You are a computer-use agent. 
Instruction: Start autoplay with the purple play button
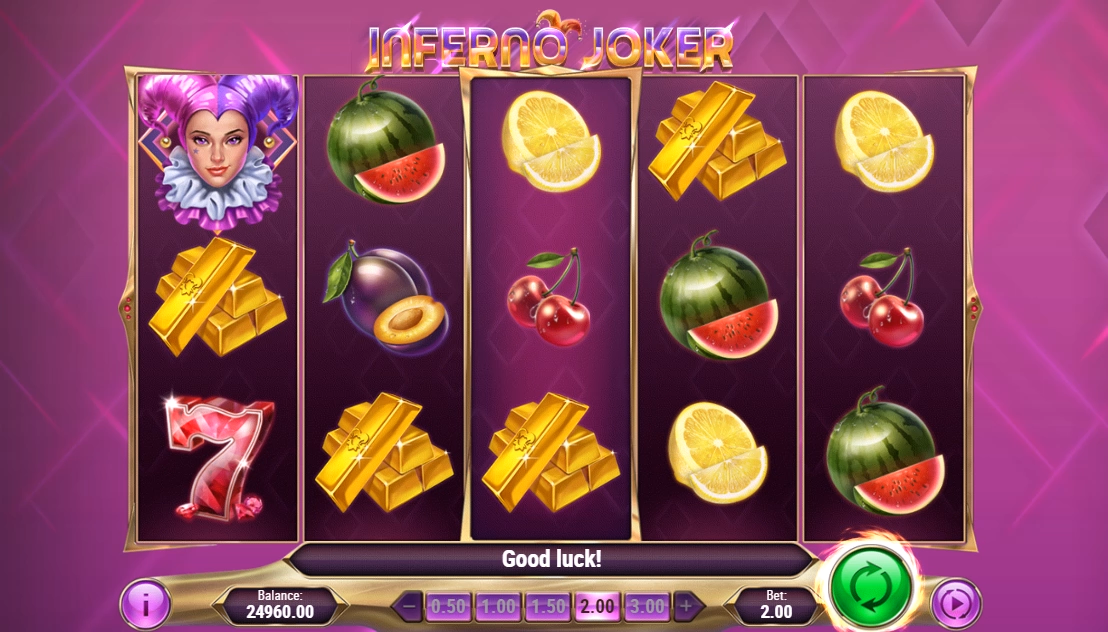(x=955, y=605)
